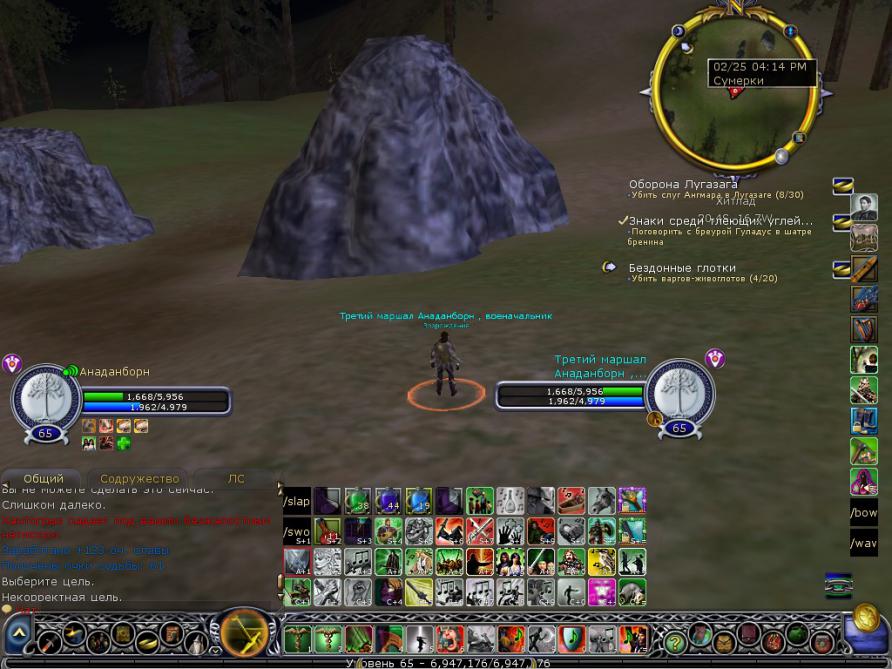The image size is (892, 669).
Task: Use the /slap macro slot
Action: tap(298, 500)
